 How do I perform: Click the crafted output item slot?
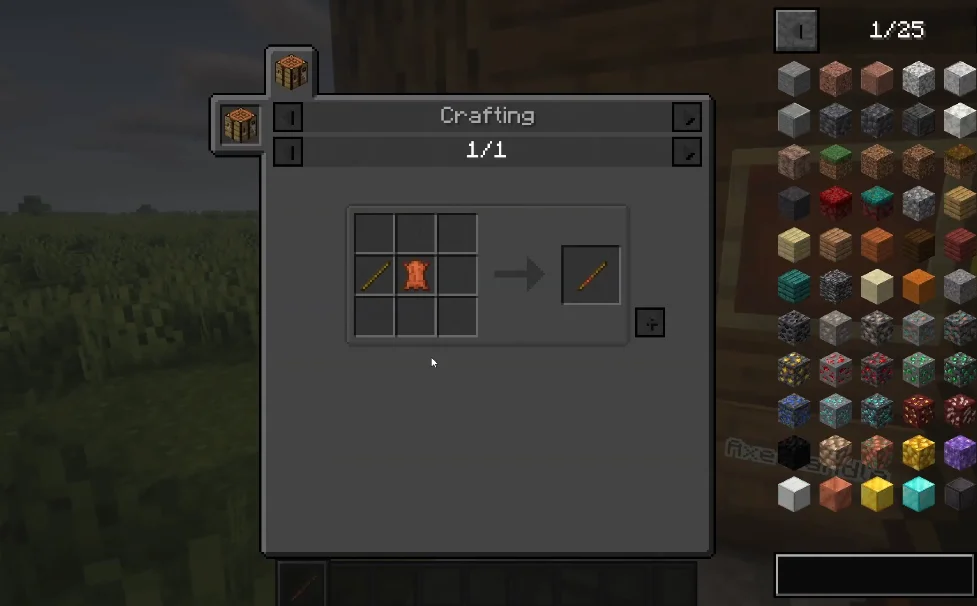coord(591,275)
